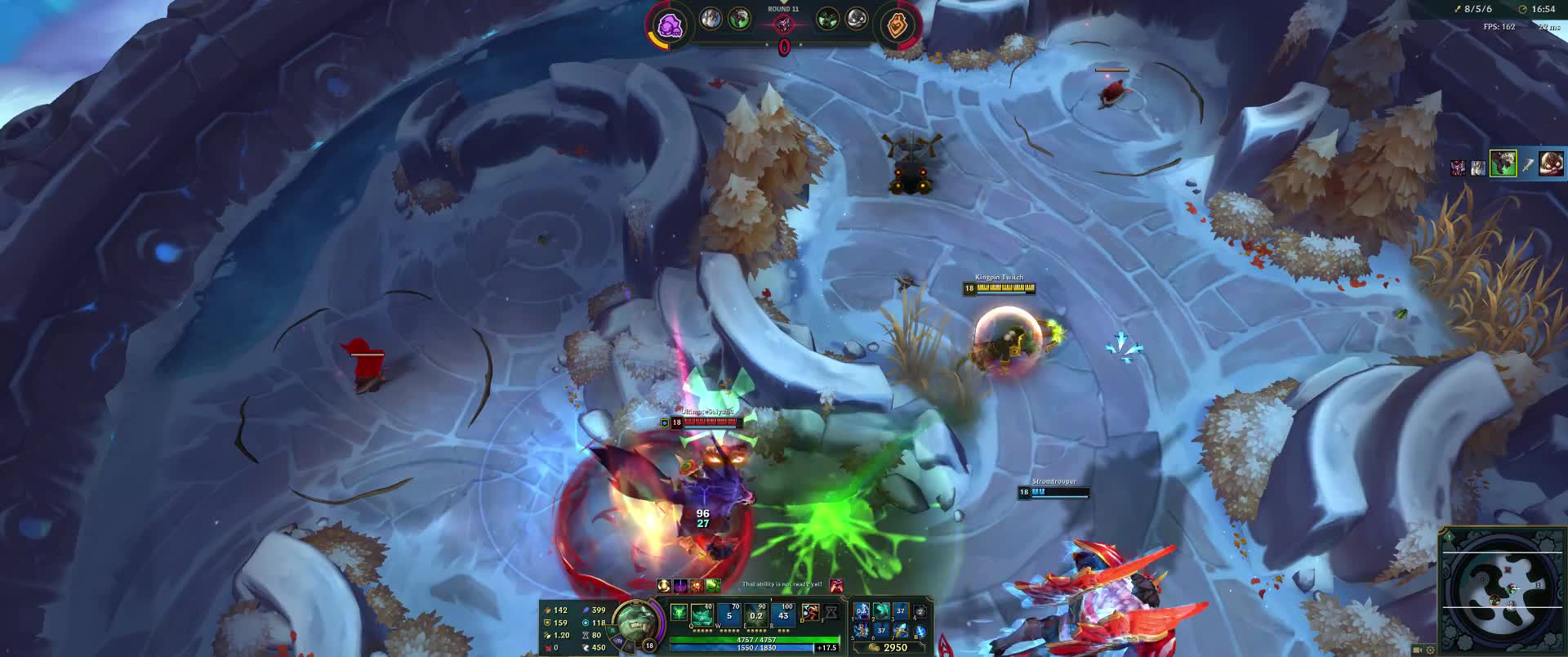Screen dimensions: 1568x657
Task: Activate the E ability icon
Action: tap(756, 615)
